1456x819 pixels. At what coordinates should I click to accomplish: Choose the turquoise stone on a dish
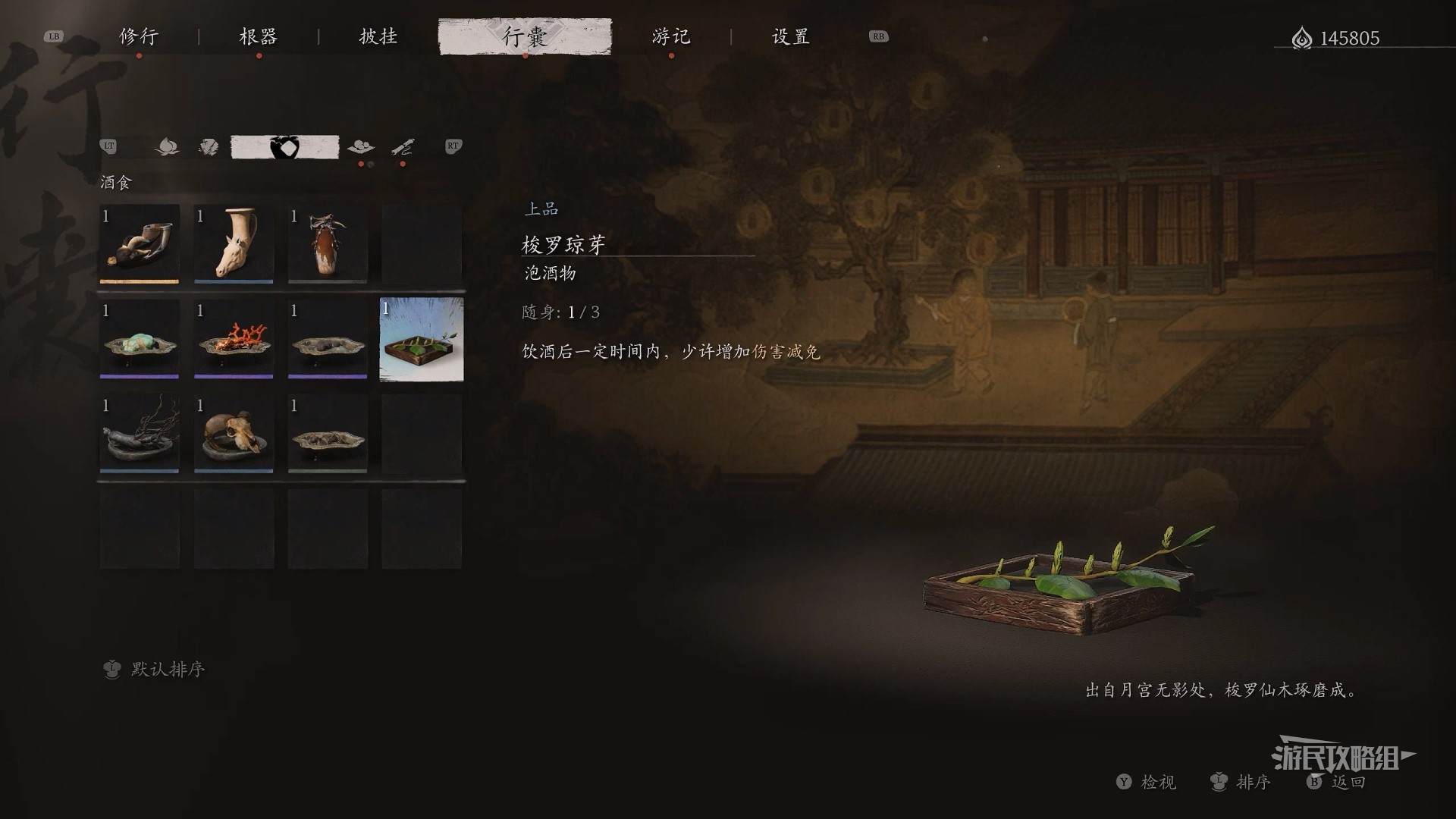140,339
